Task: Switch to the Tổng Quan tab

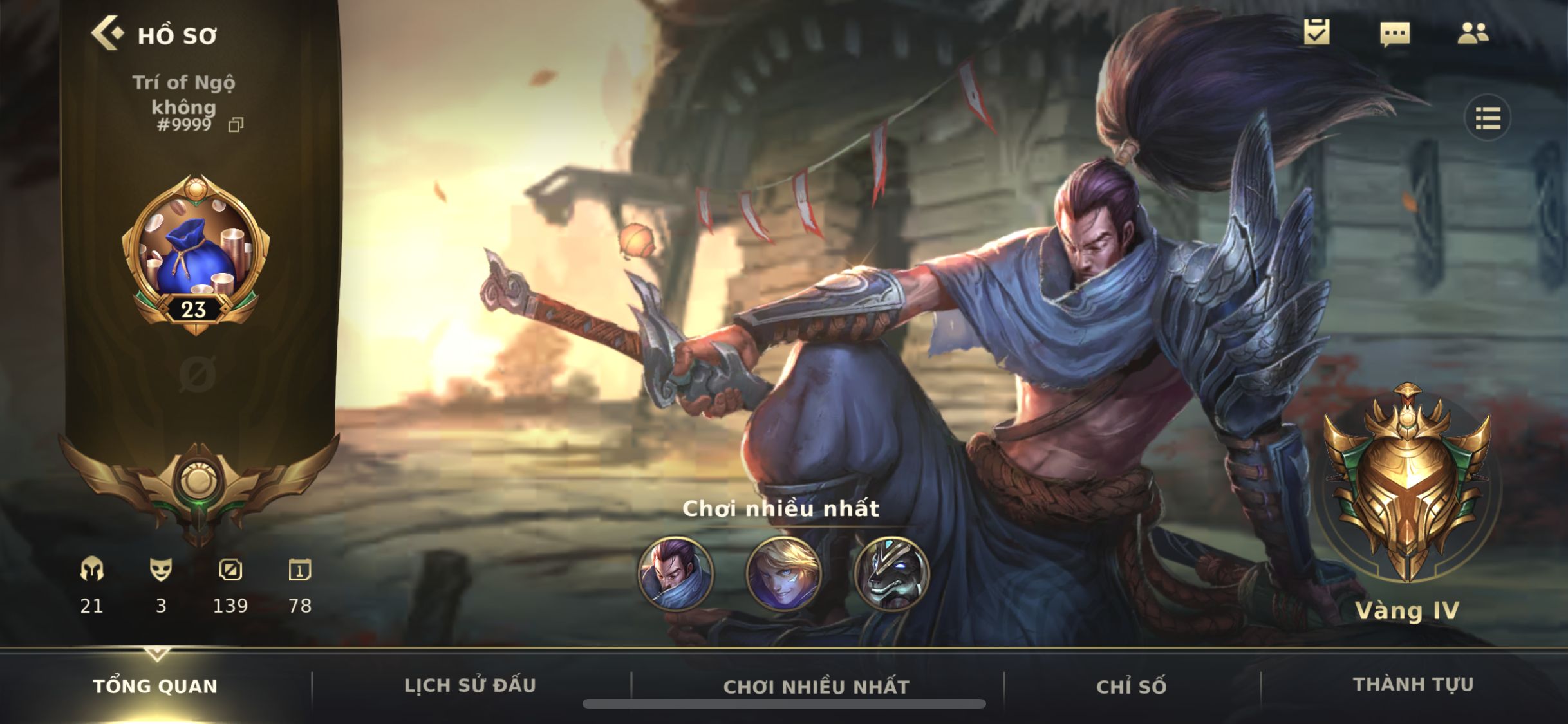Action: tap(155, 686)
